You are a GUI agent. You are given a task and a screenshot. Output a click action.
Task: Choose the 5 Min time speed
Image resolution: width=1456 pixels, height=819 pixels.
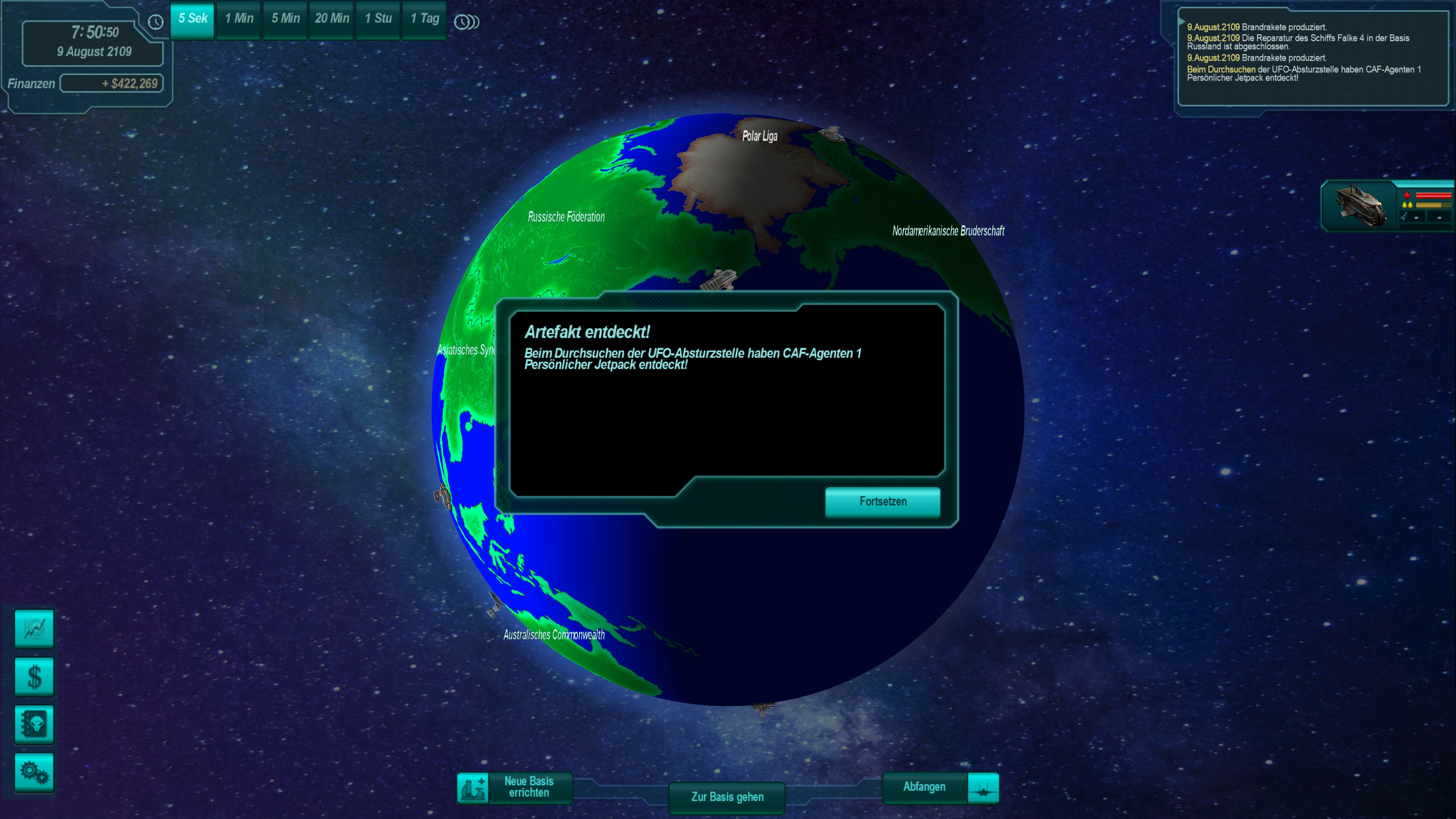point(286,19)
